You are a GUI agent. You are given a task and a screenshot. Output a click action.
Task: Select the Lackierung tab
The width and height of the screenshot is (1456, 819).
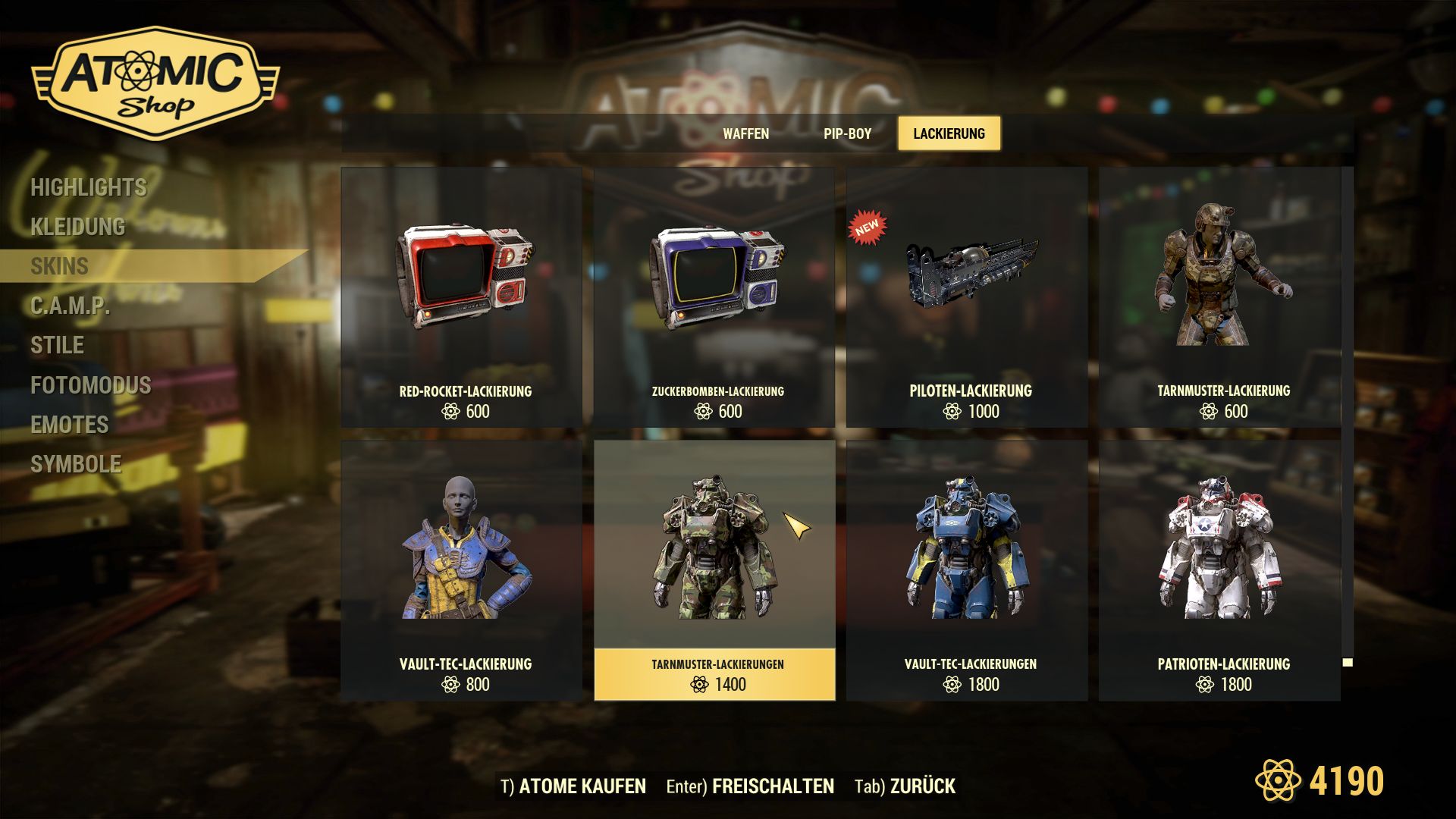(x=949, y=133)
